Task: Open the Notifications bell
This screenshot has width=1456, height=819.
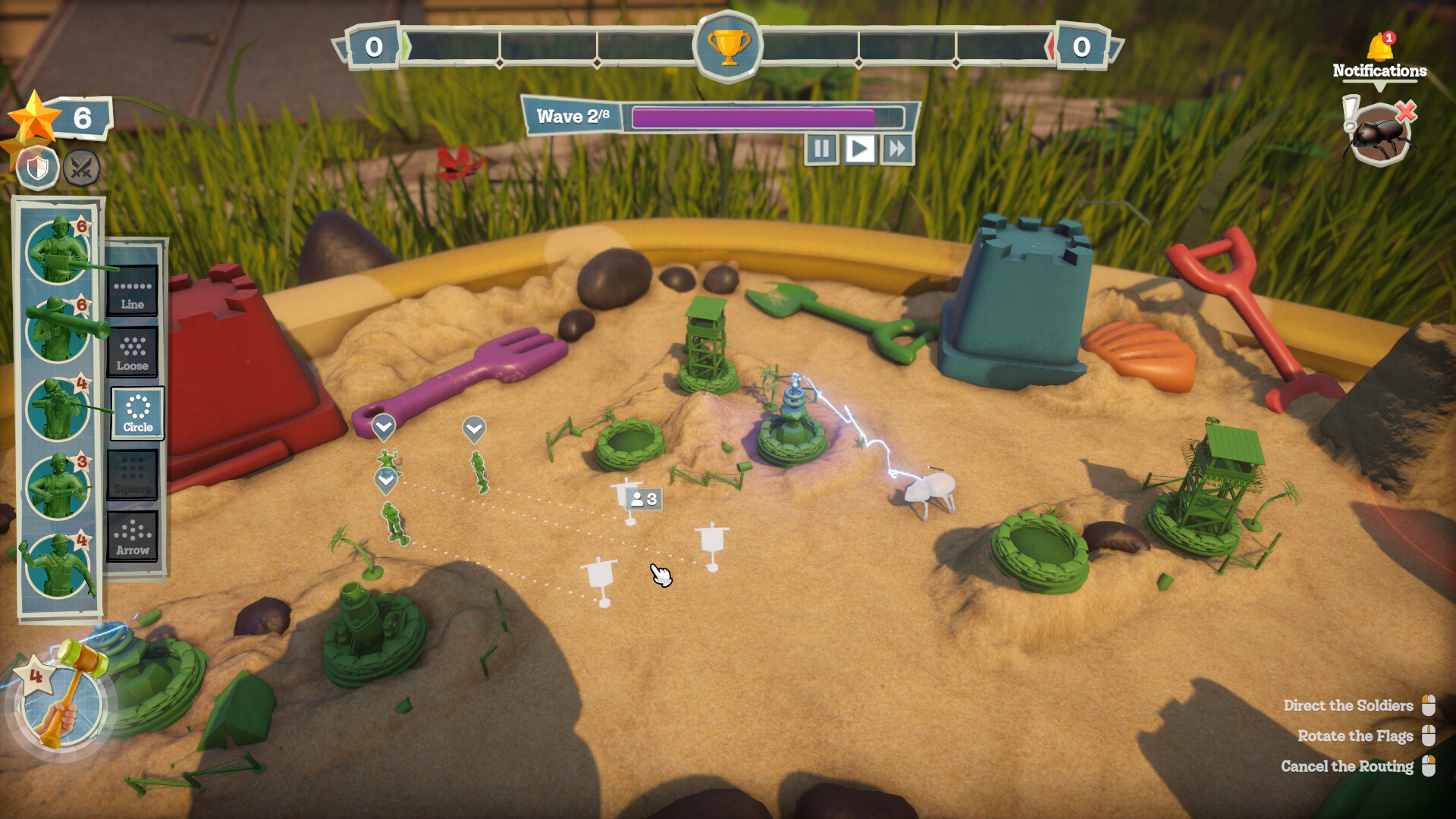Action: point(1378,45)
